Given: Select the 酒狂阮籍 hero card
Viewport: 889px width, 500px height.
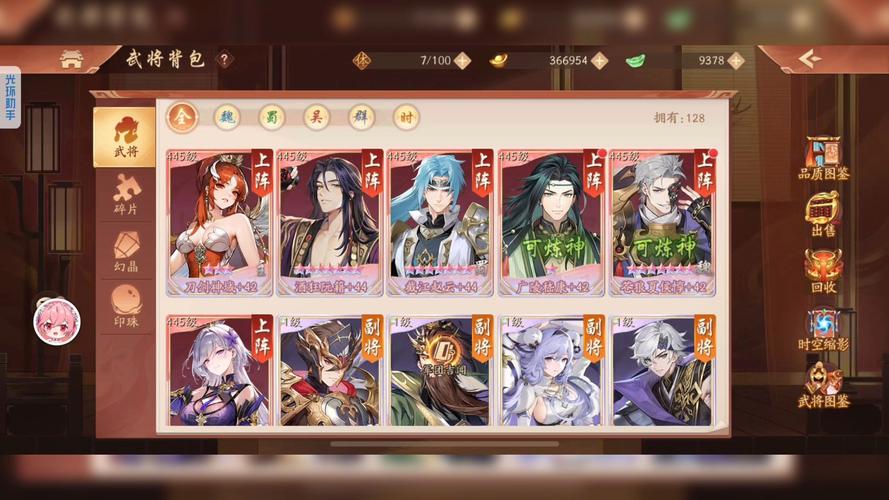Looking at the screenshot, I should (x=330, y=223).
